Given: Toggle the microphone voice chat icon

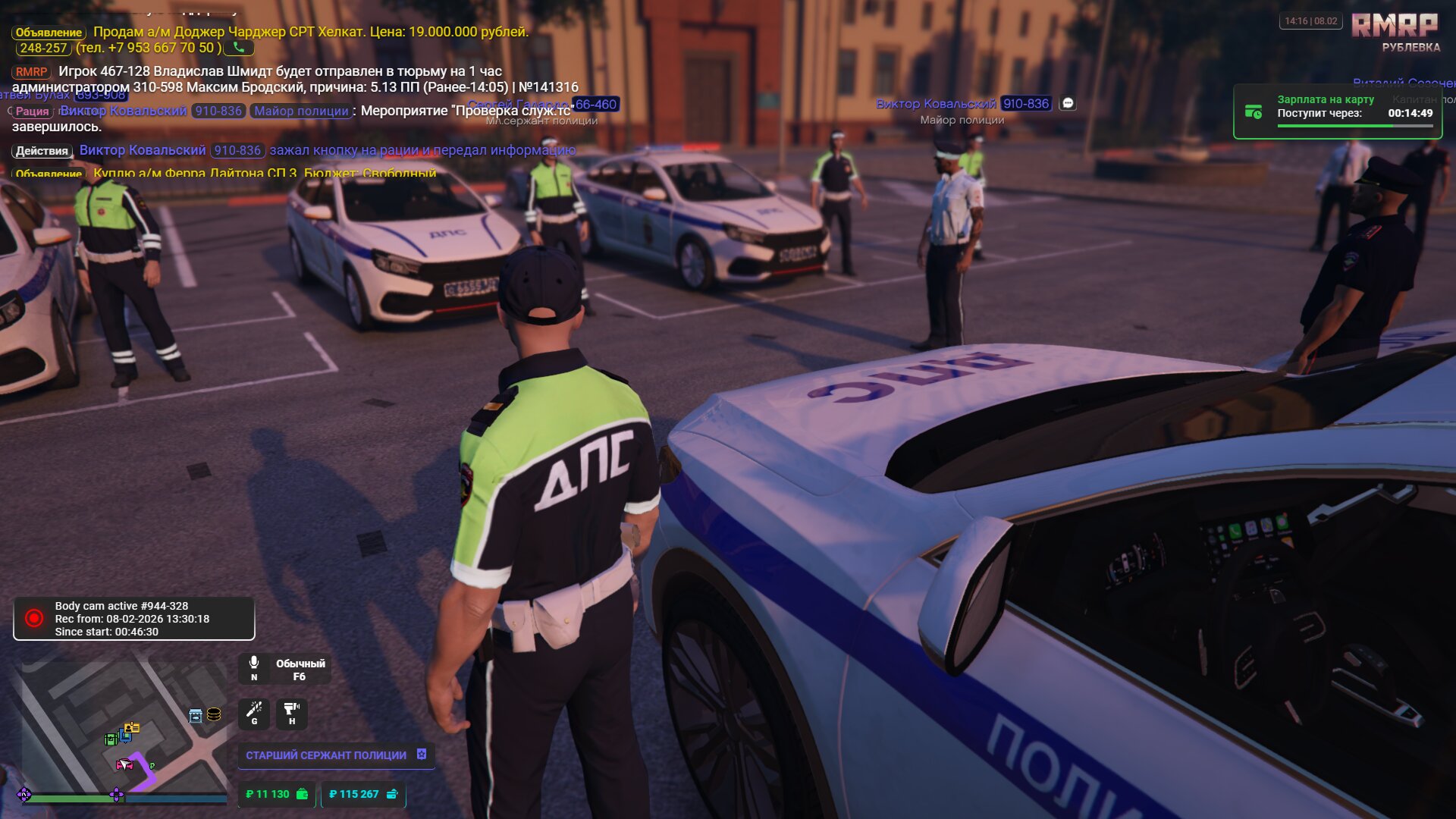Looking at the screenshot, I should pyautogui.click(x=254, y=664).
